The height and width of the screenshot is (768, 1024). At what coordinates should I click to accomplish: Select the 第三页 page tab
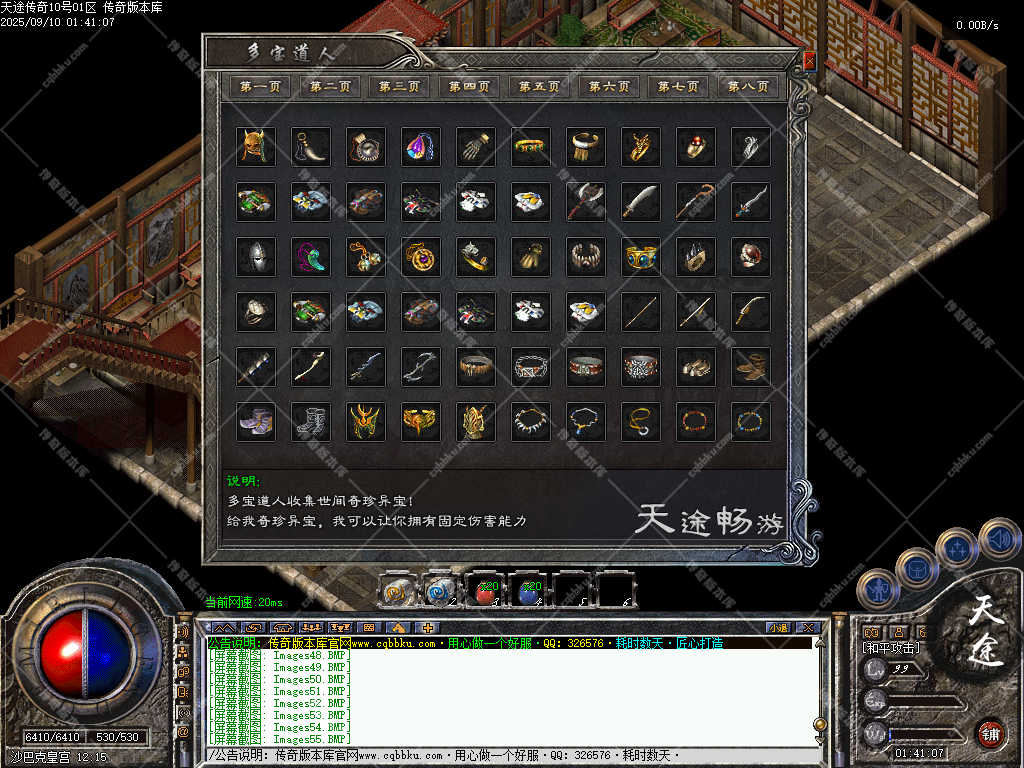point(399,87)
